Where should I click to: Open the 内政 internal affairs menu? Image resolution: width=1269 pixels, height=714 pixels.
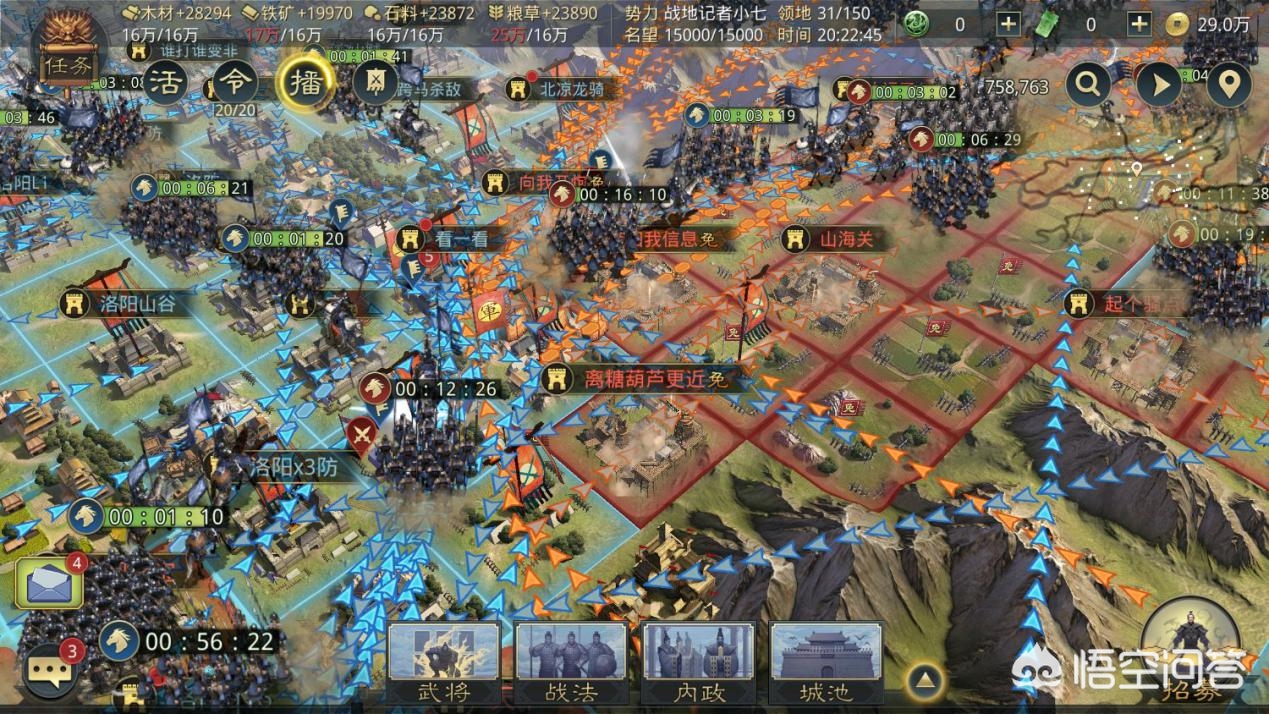click(698, 663)
